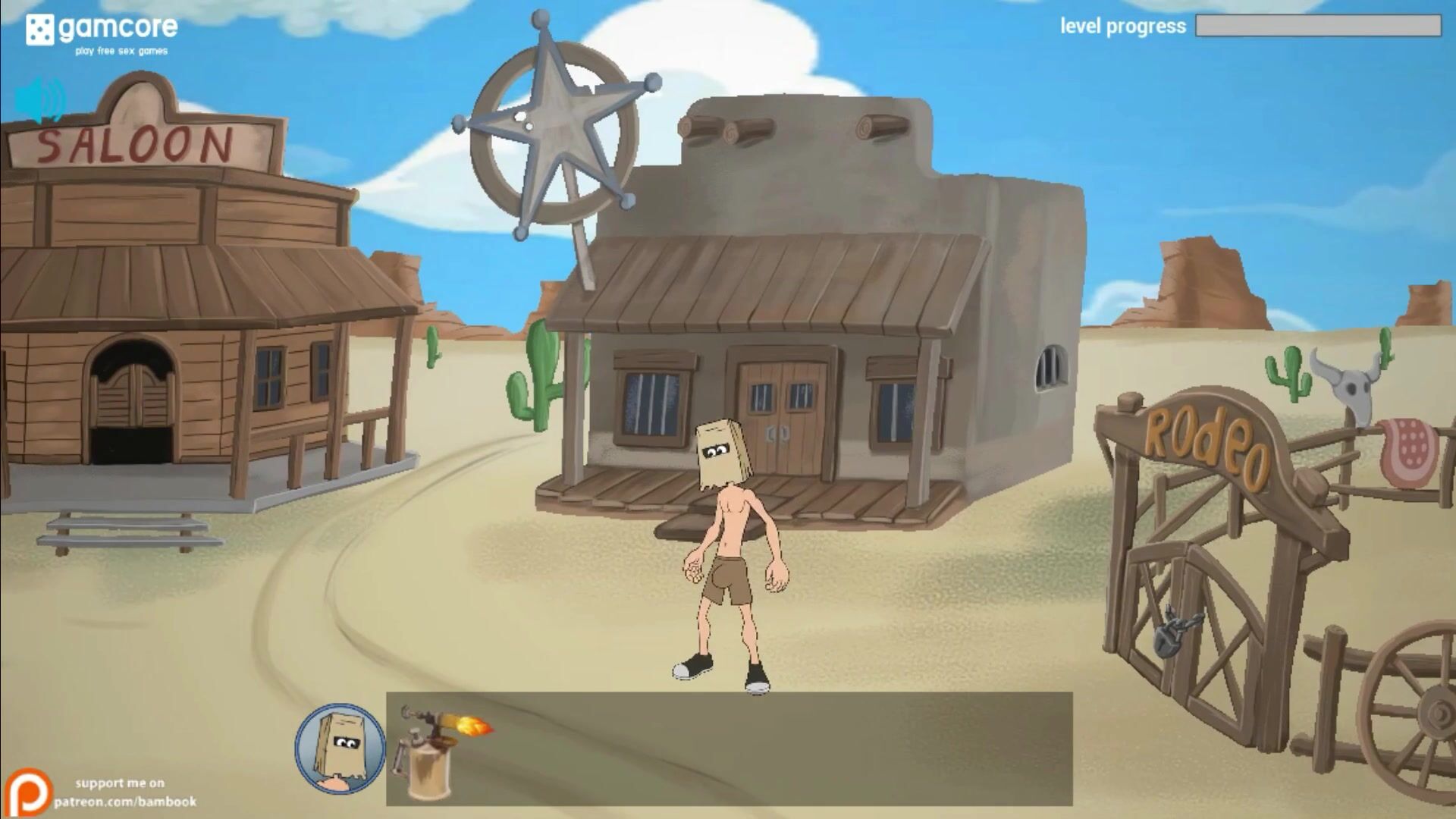This screenshot has width=1456, height=819.
Task: Click the paper-bag character portrait
Action: point(340,748)
